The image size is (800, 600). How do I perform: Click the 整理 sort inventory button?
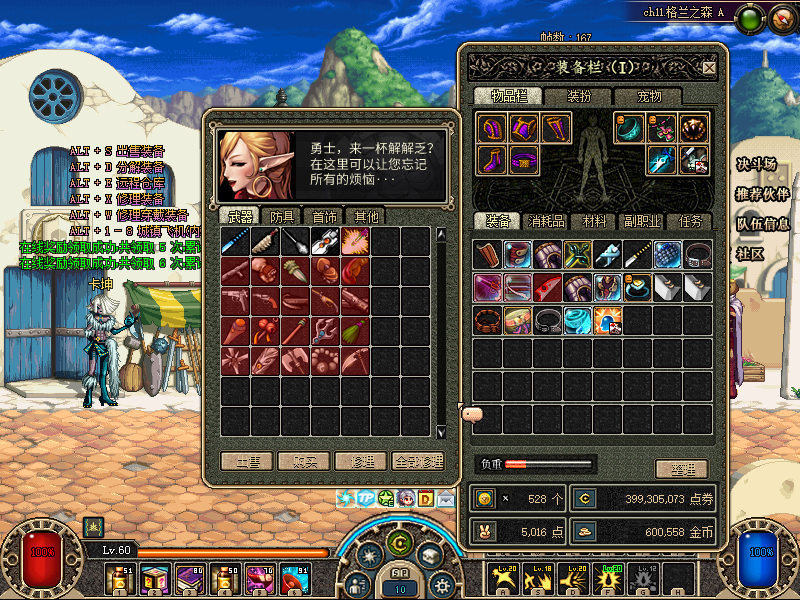pyautogui.click(x=681, y=469)
